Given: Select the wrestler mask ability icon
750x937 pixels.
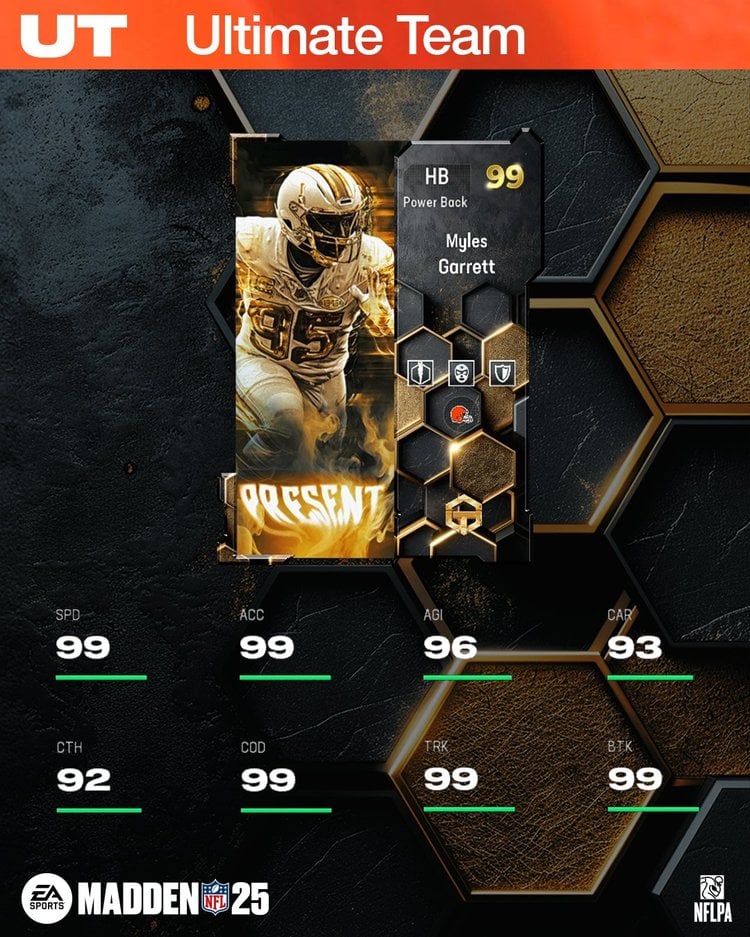Looking at the screenshot, I should (460, 374).
